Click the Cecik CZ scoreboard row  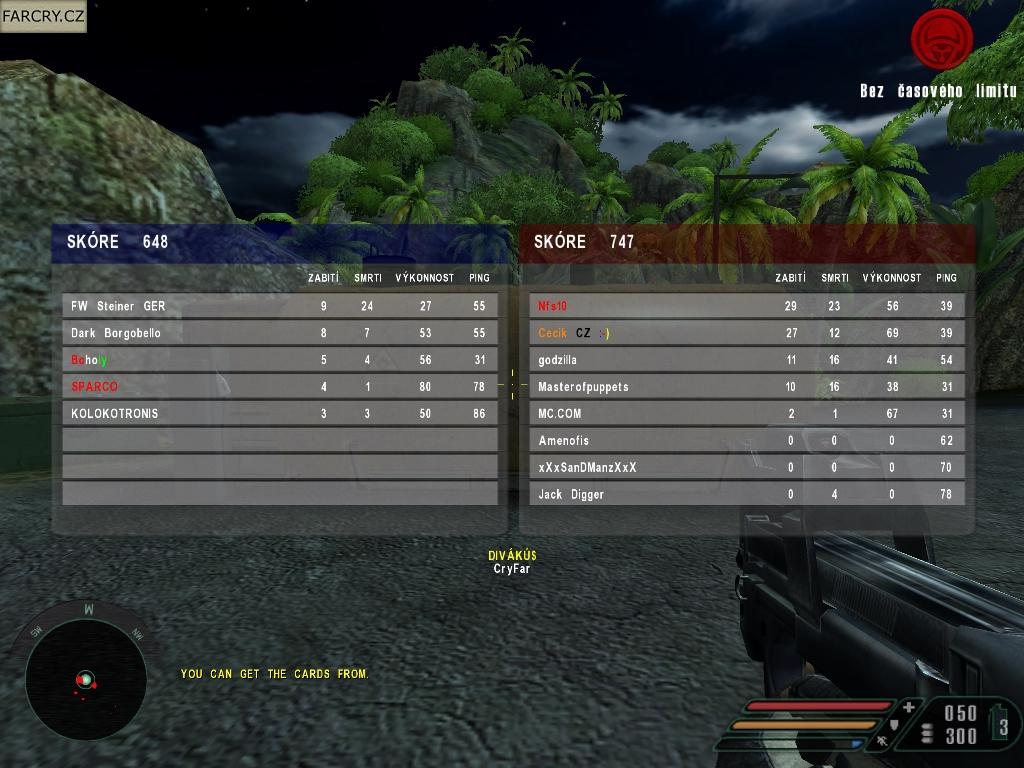coord(746,333)
